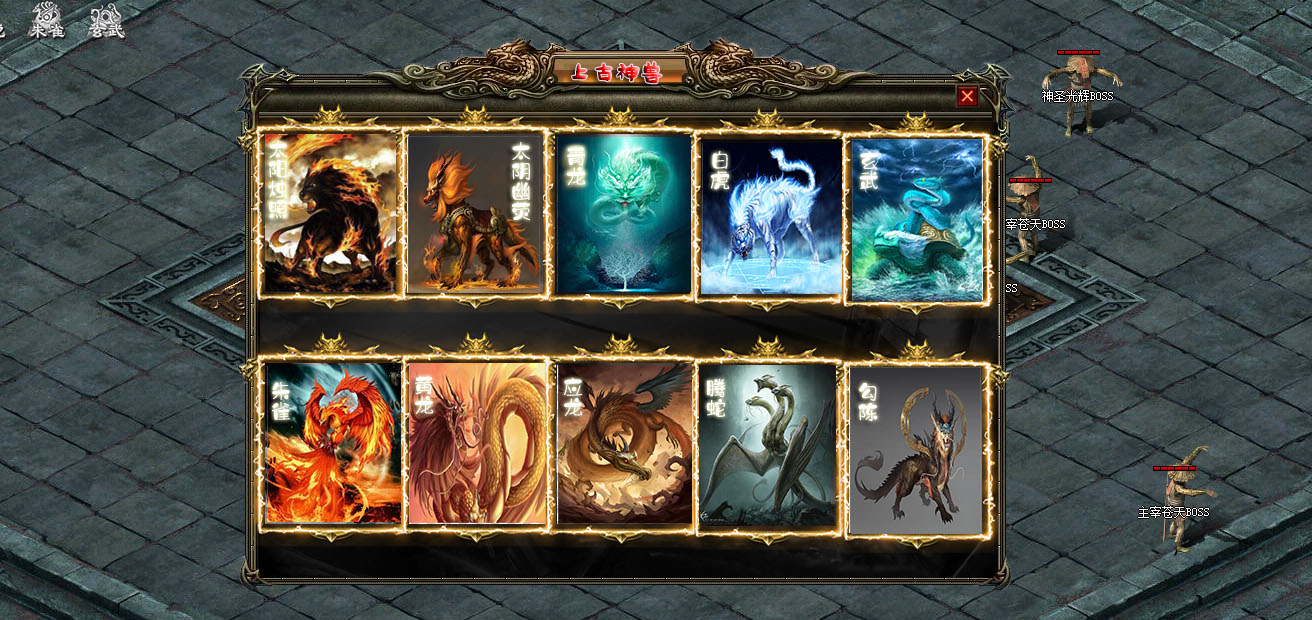The image size is (1312, 620).
Task: Select the 白虎 white tiger card
Action: pyautogui.click(x=770, y=216)
